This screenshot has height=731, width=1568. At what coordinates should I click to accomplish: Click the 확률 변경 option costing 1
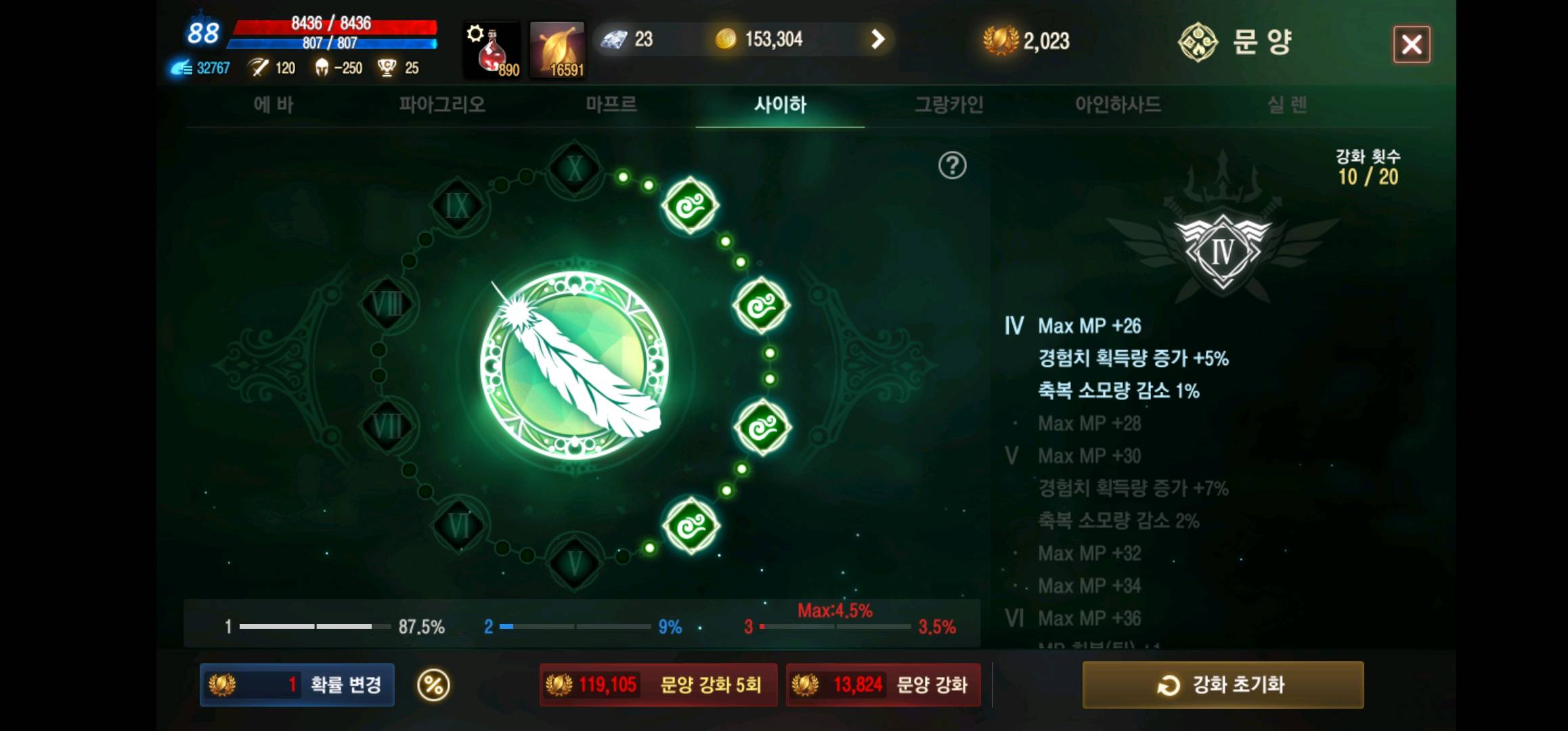click(296, 685)
